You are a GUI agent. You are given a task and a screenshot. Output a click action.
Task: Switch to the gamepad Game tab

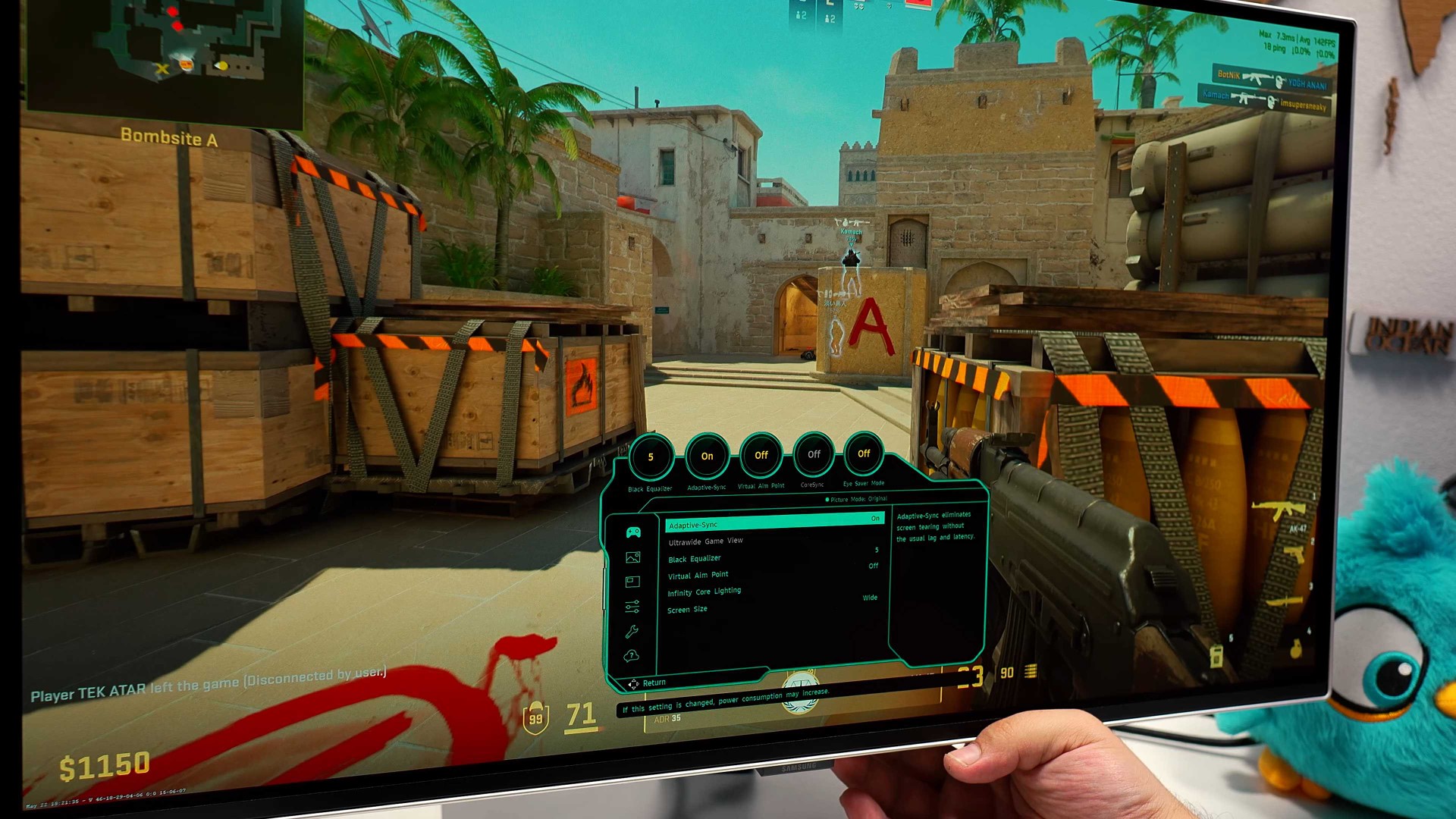click(633, 532)
